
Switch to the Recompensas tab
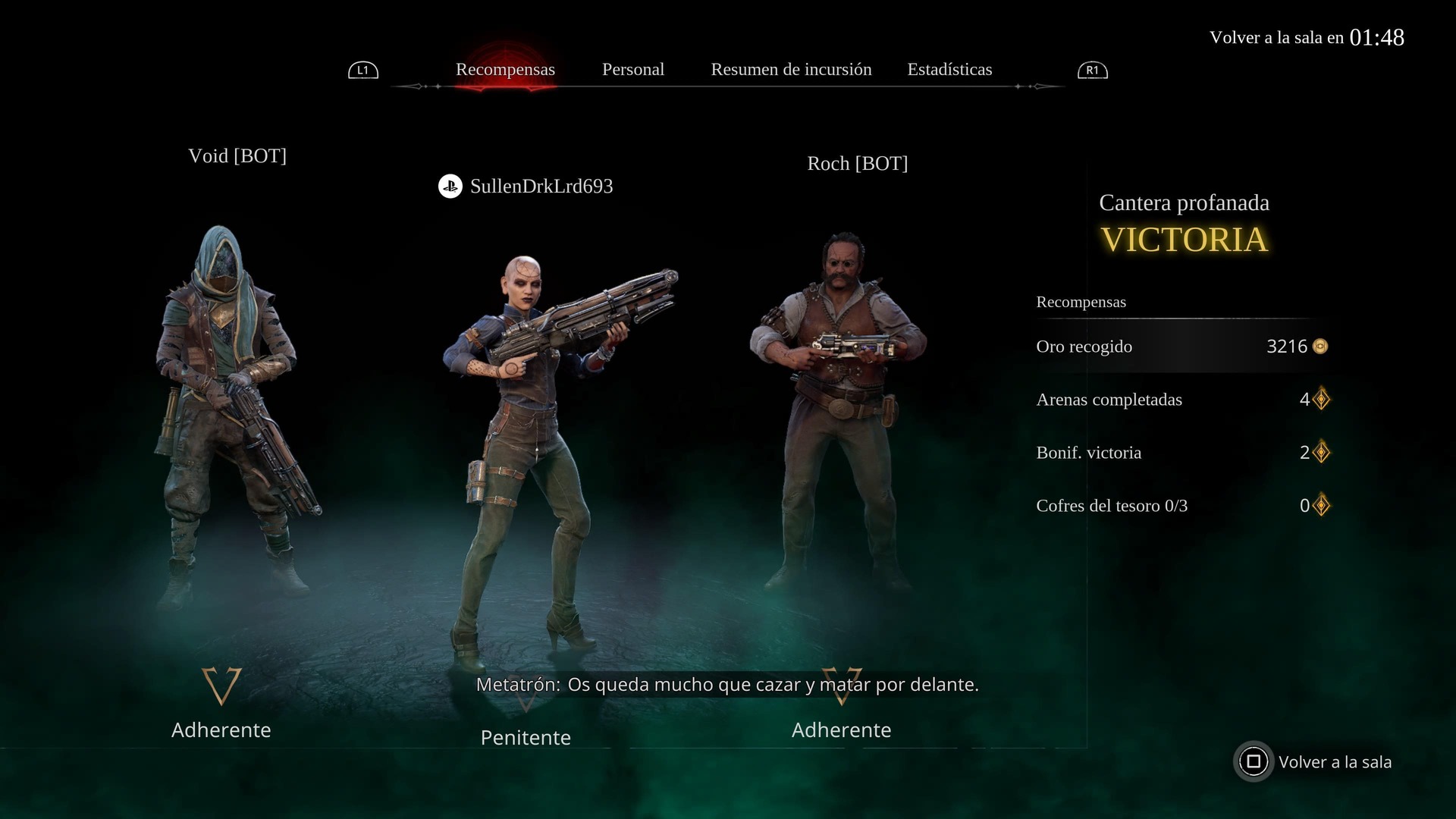click(505, 70)
